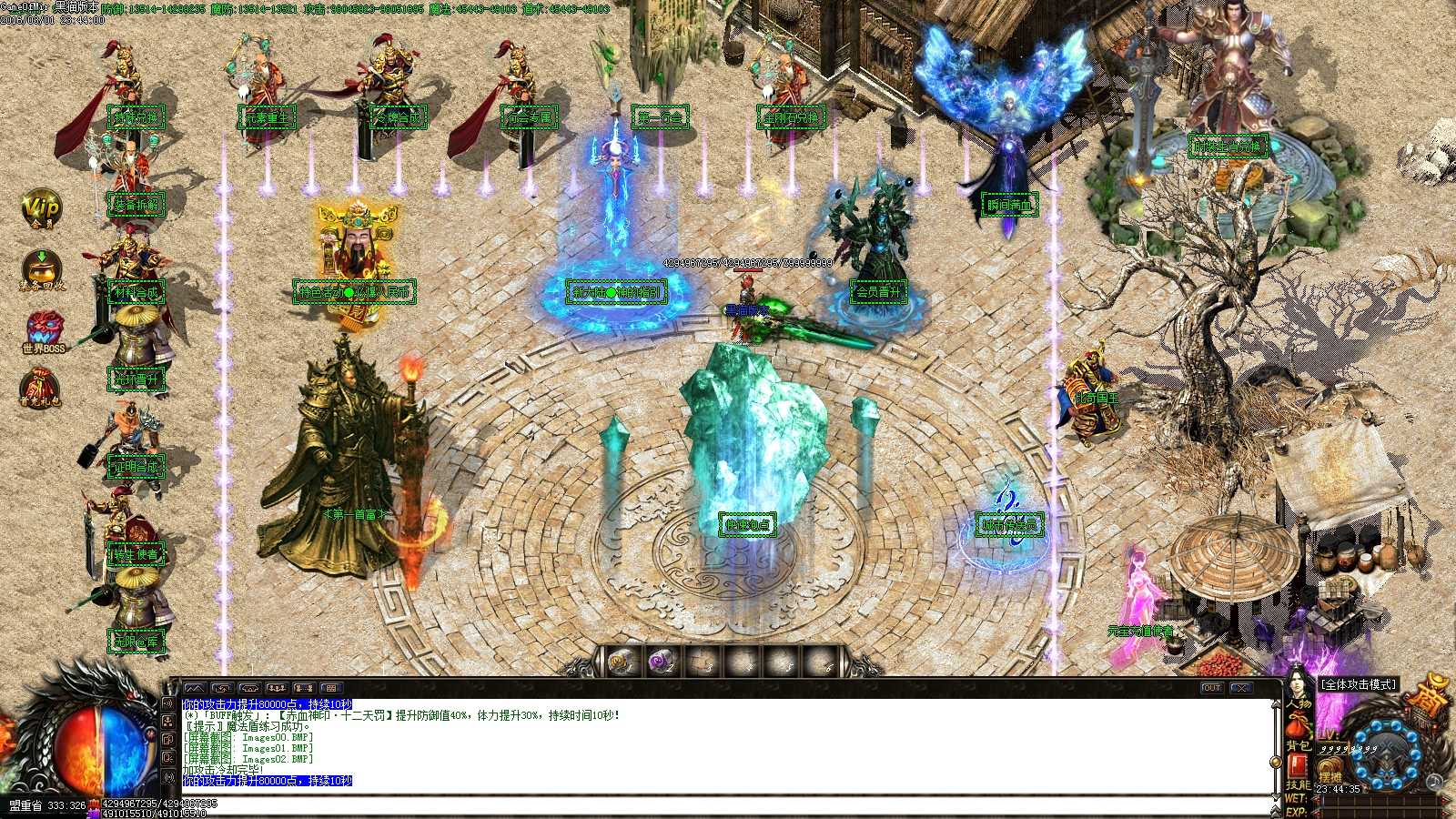Click the map icon in the chat toolbar
Viewport: 1456px width, 819px height.
pos(196,689)
